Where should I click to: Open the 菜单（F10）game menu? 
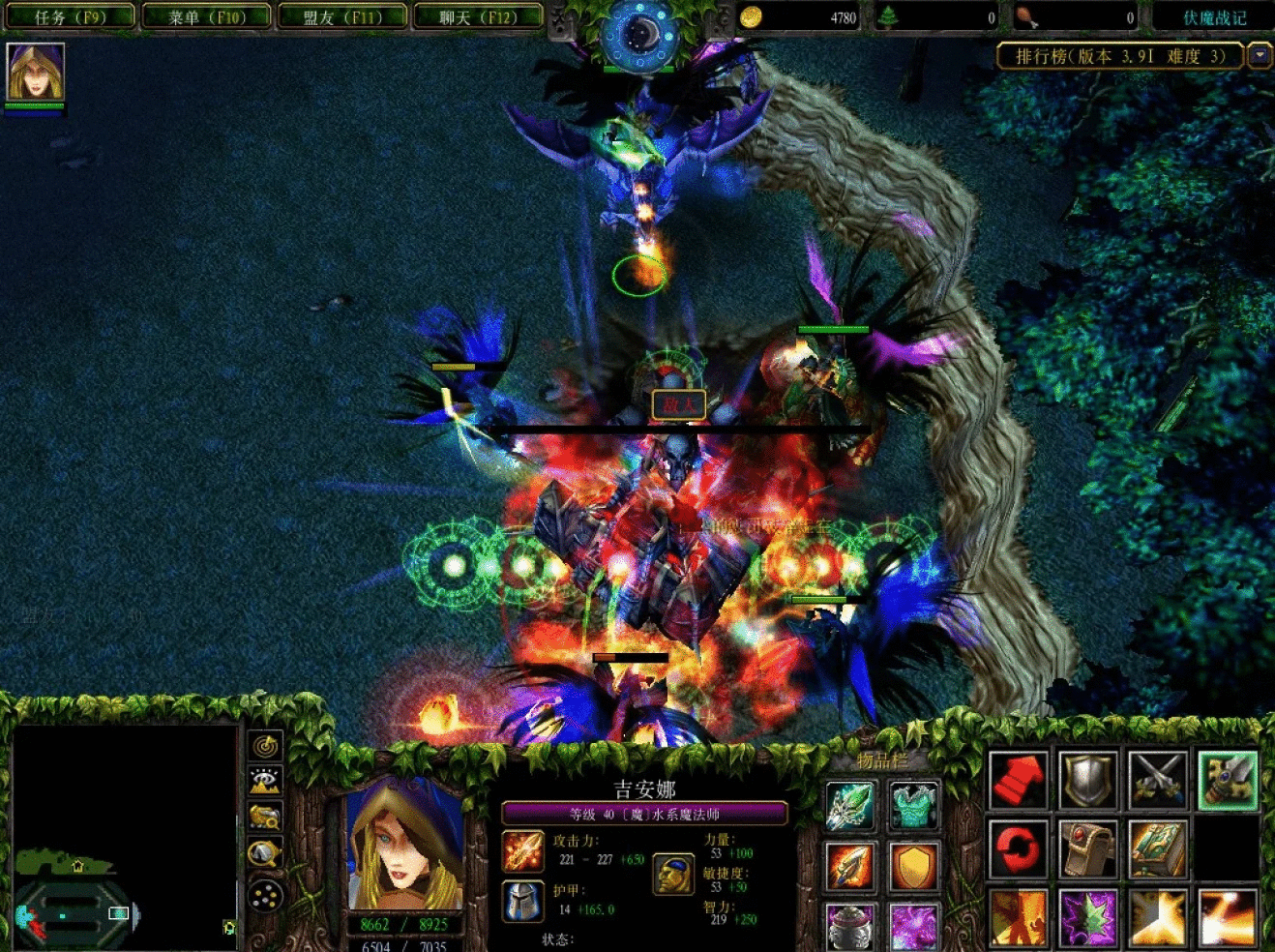(207, 16)
